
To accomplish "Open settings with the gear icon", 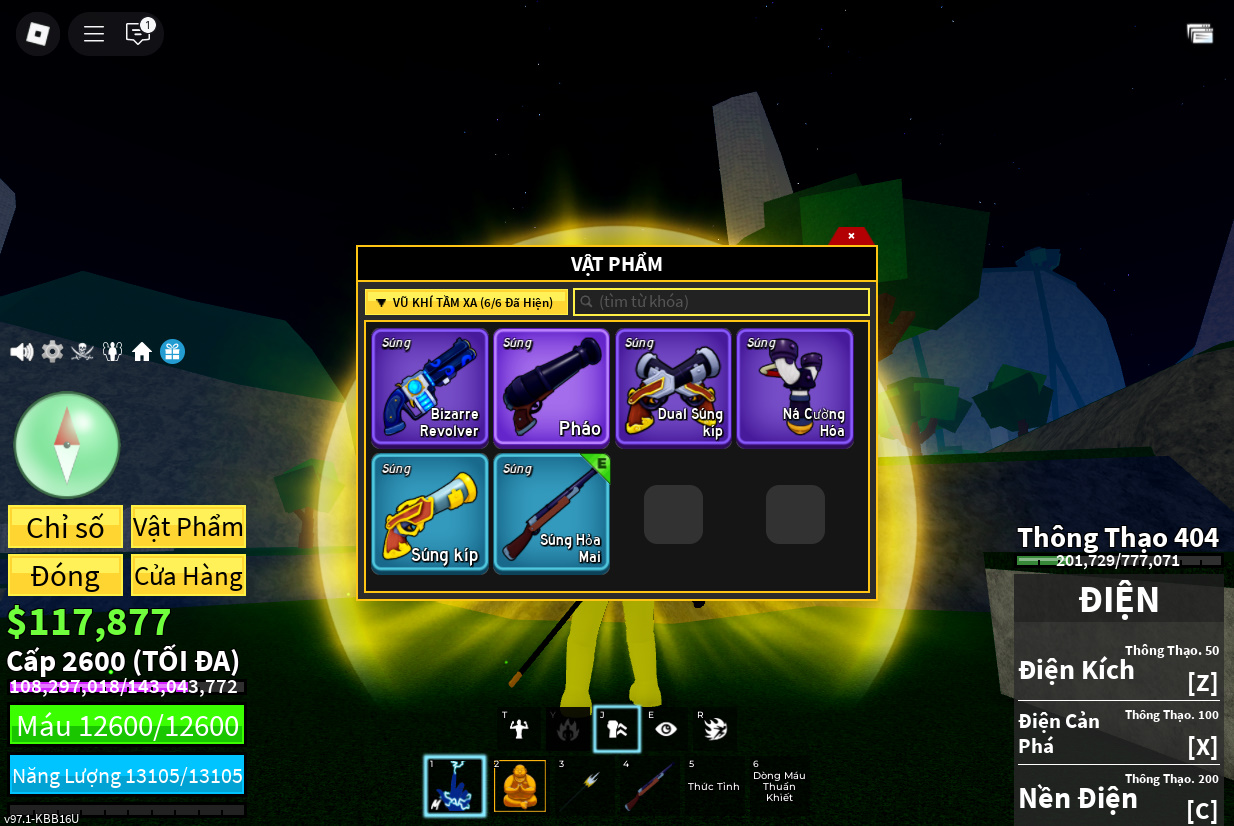I will pyautogui.click(x=52, y=352).
